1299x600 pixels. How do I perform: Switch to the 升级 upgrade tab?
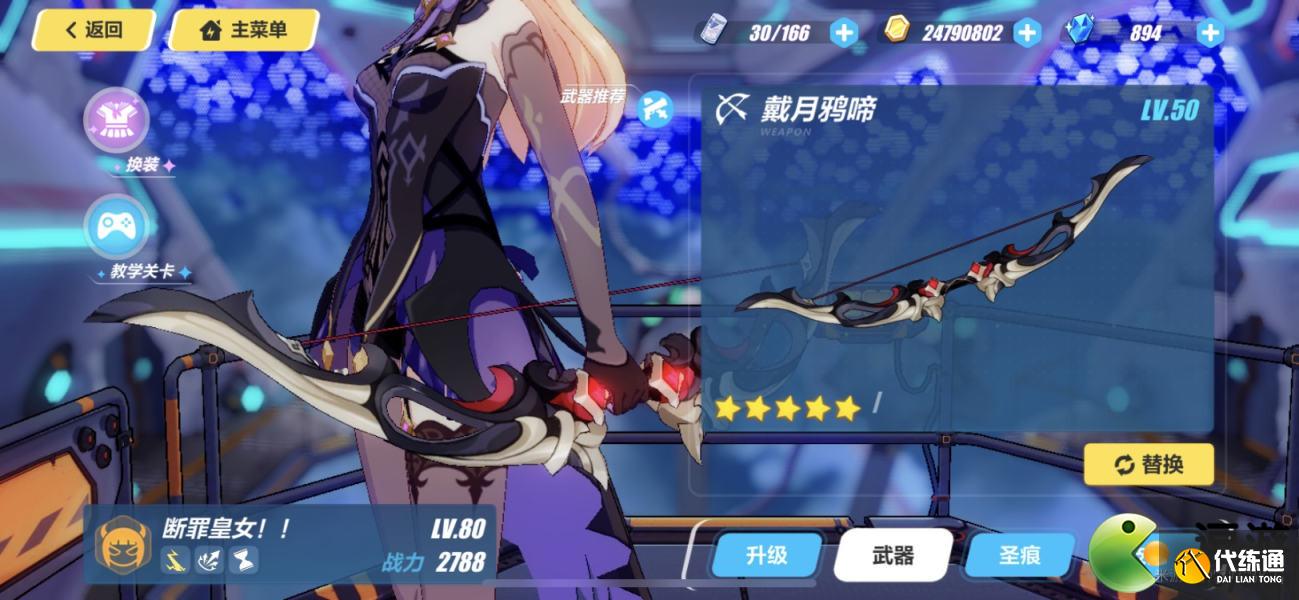[768, 555]
